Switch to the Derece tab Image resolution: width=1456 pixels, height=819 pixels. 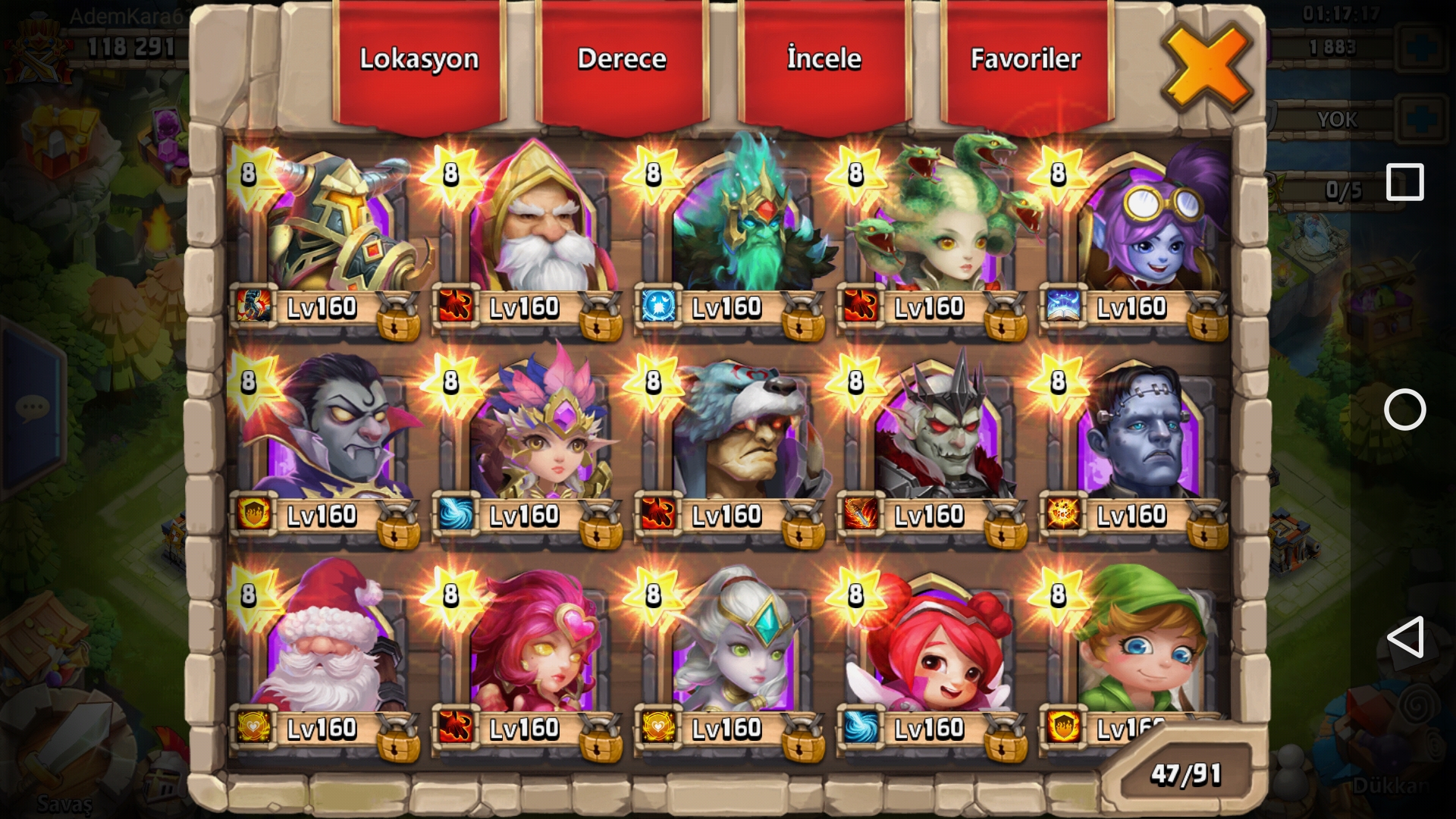click(x=622, y=61)
